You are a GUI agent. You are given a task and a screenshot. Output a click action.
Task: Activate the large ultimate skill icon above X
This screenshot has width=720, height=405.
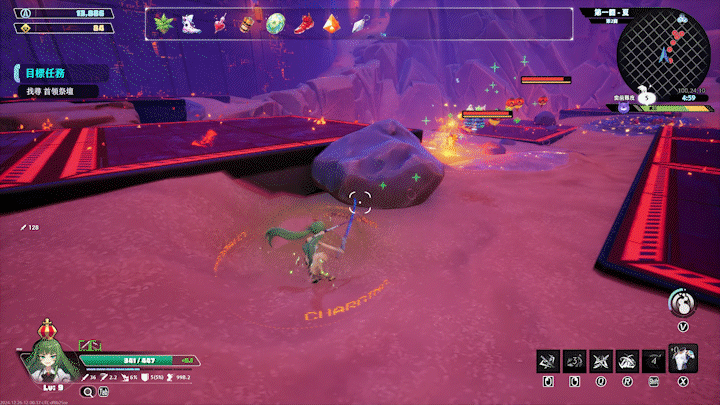tap(682, 358)
